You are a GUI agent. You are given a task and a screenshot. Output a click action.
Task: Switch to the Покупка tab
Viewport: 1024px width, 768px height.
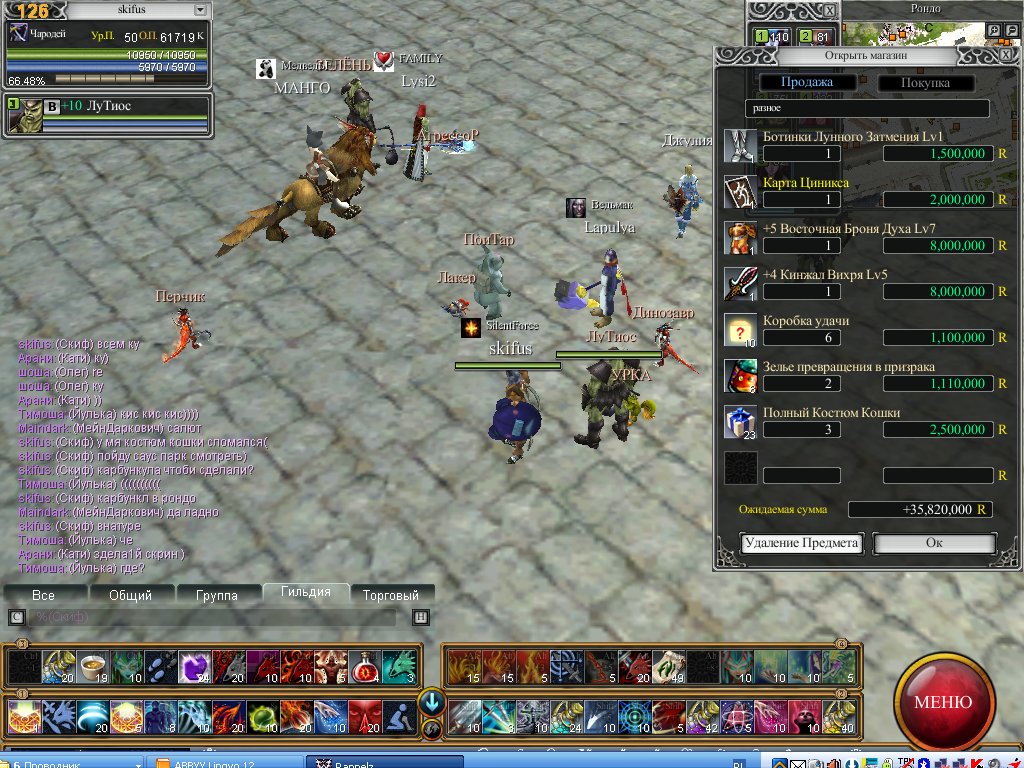pyautogui.click(x=926, y=83)
